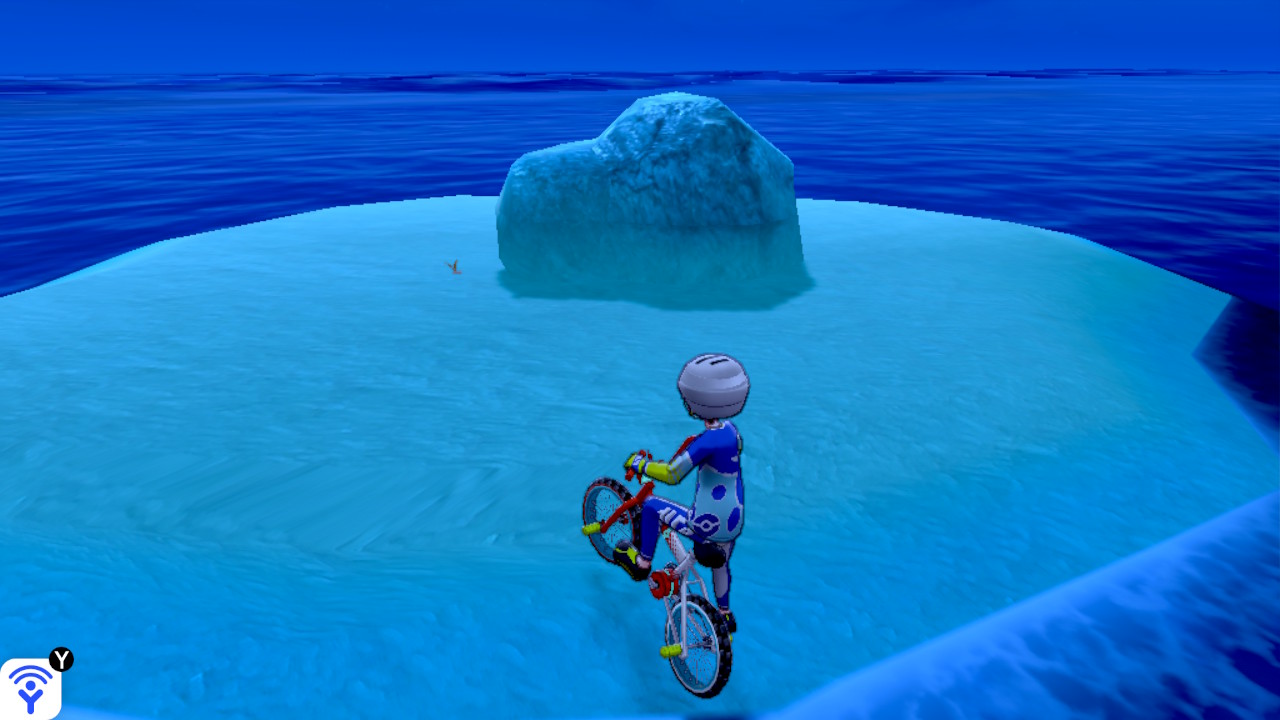Open the Y-Comm wireless icon
1280x720 pixels.
(x=30, y=688)
